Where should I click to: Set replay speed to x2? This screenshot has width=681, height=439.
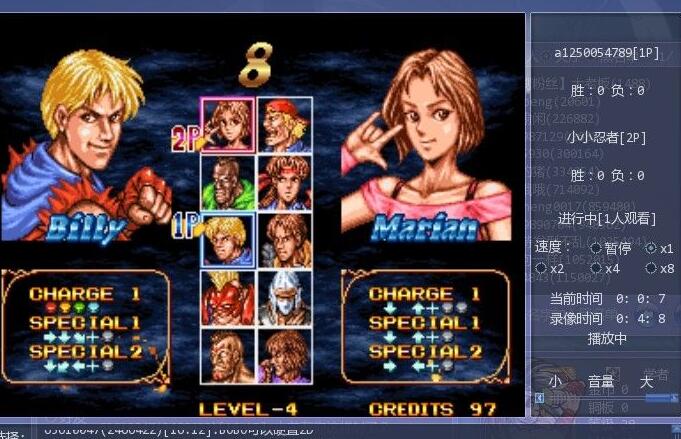tap(541, 268)
